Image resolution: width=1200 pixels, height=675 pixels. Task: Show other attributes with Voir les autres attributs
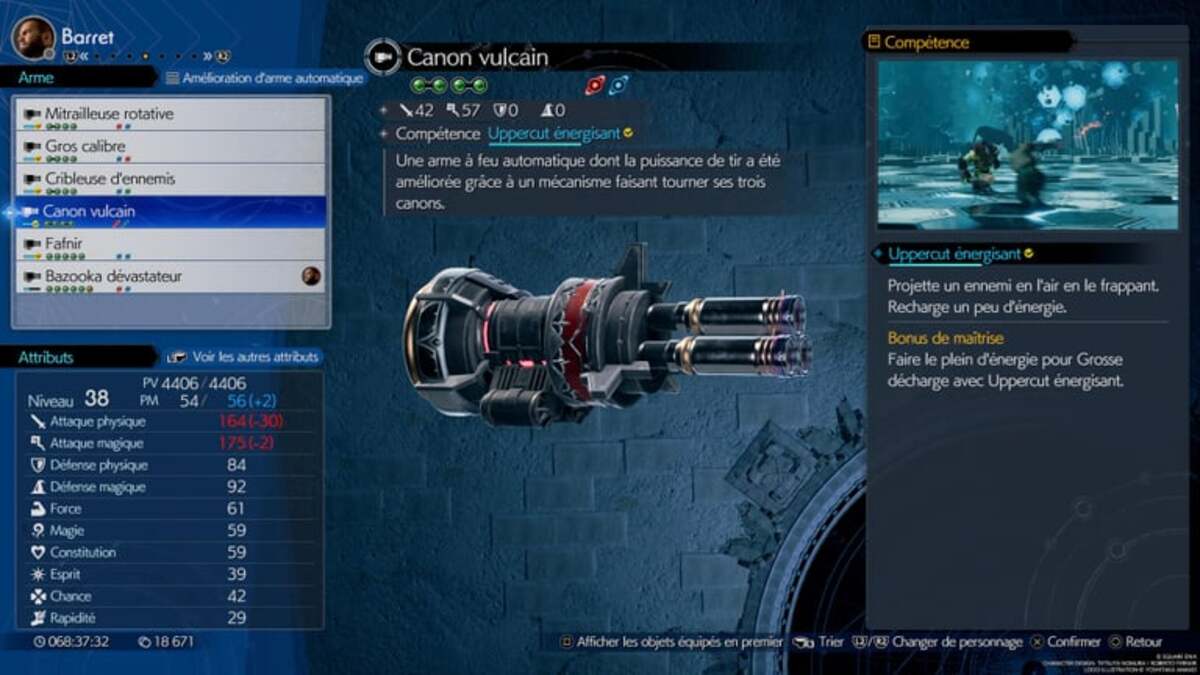(x=245, y=356)
